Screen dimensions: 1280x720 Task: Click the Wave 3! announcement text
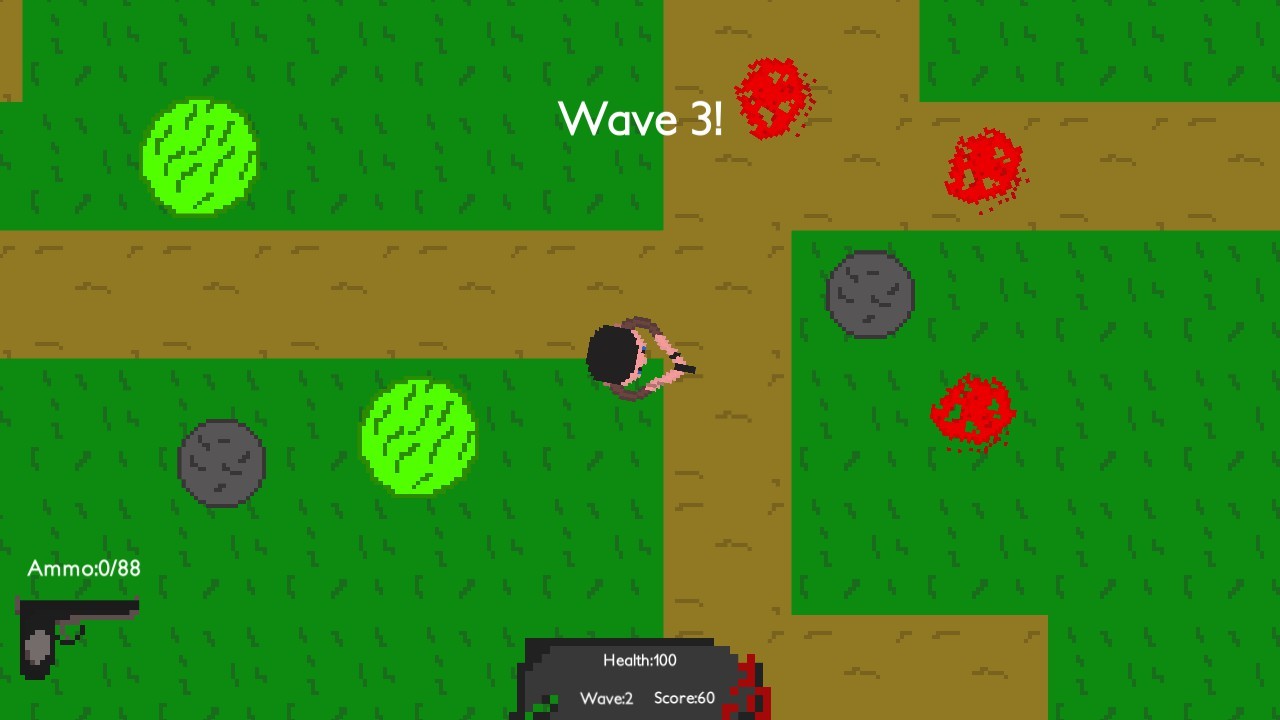coord(641,119)
